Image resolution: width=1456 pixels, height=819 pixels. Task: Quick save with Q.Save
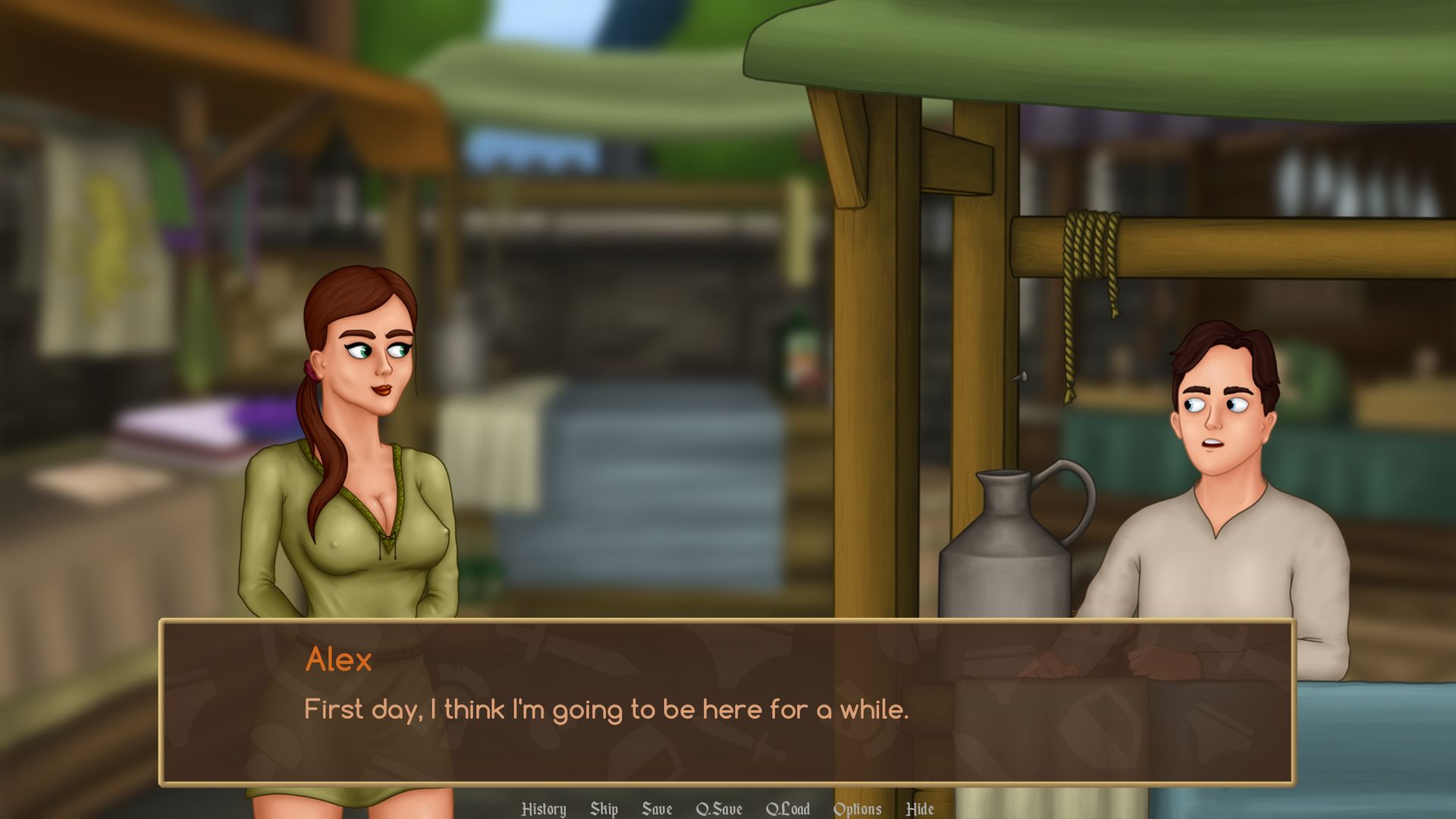(719, 809)
